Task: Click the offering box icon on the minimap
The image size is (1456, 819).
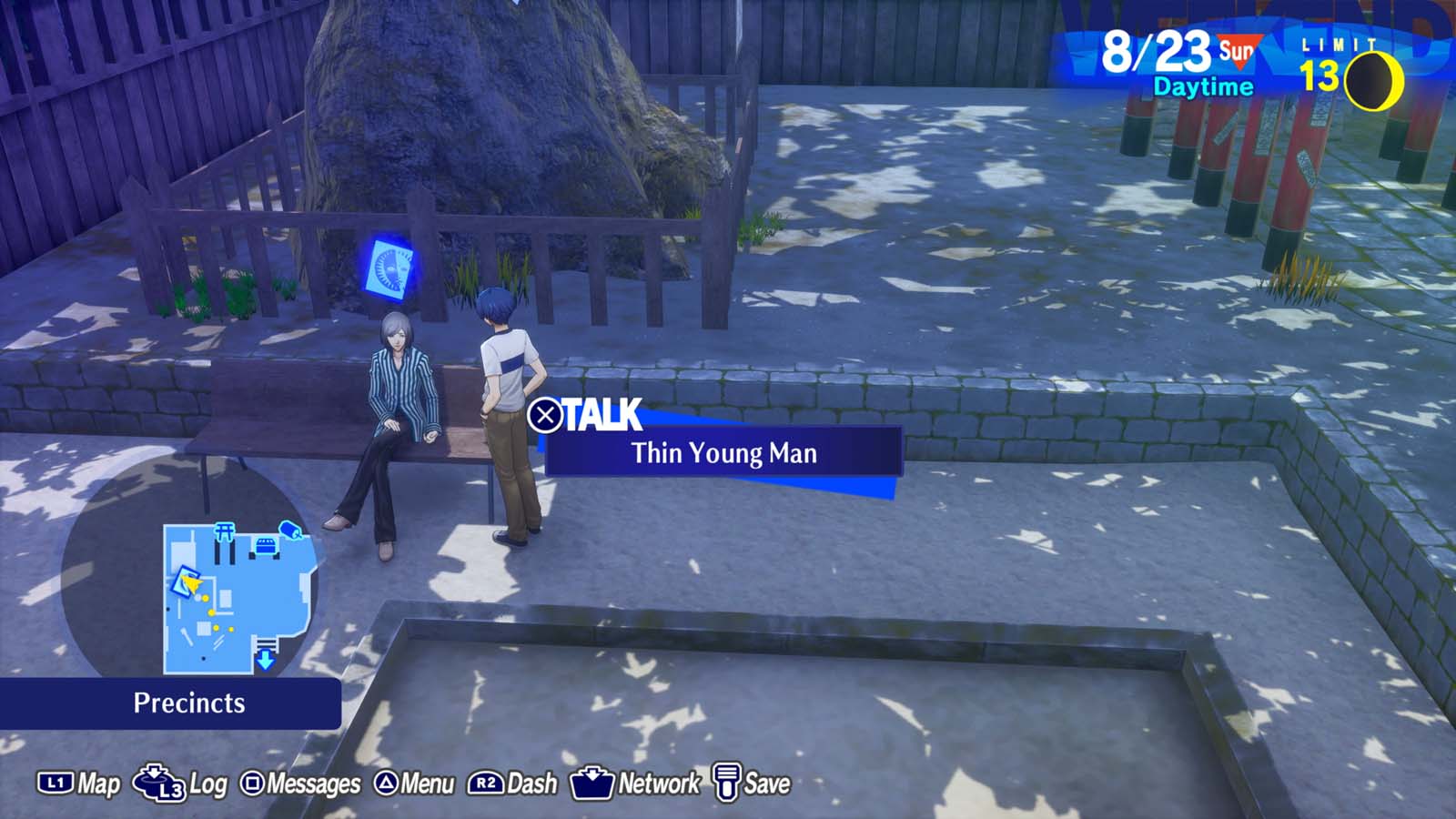Action: pos(265,547)
